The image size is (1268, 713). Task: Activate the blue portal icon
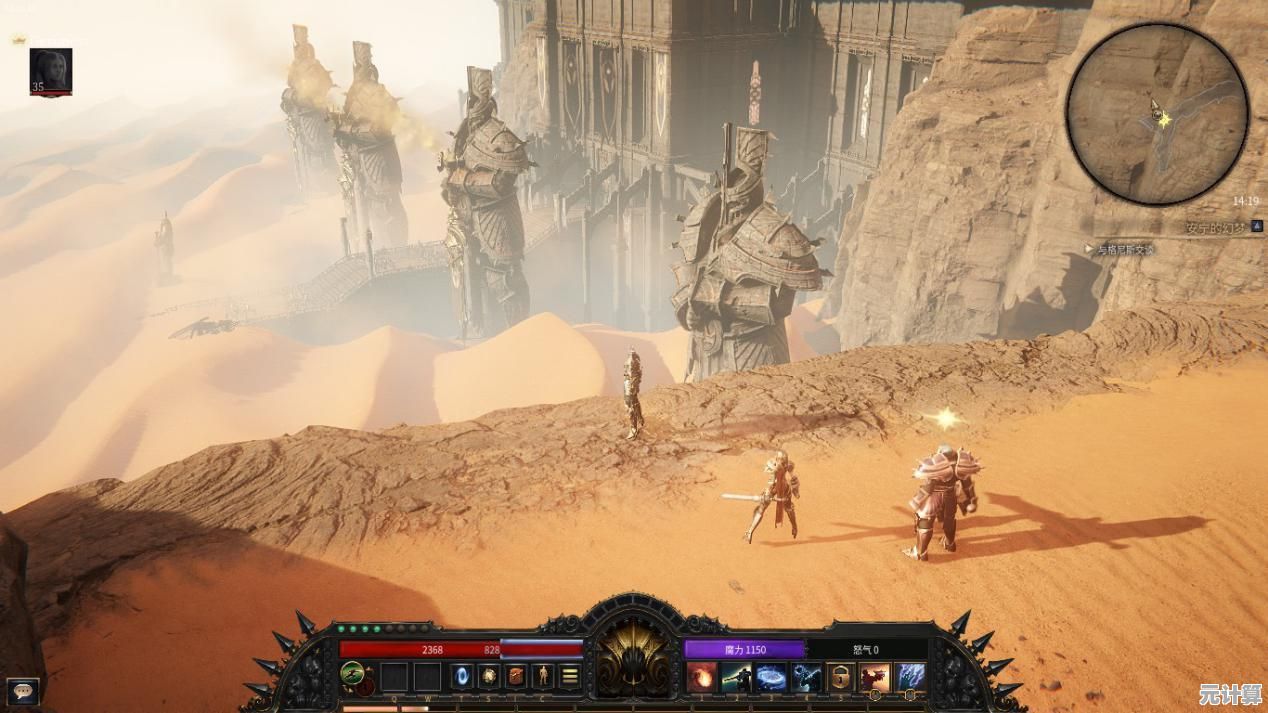(462, 676)
